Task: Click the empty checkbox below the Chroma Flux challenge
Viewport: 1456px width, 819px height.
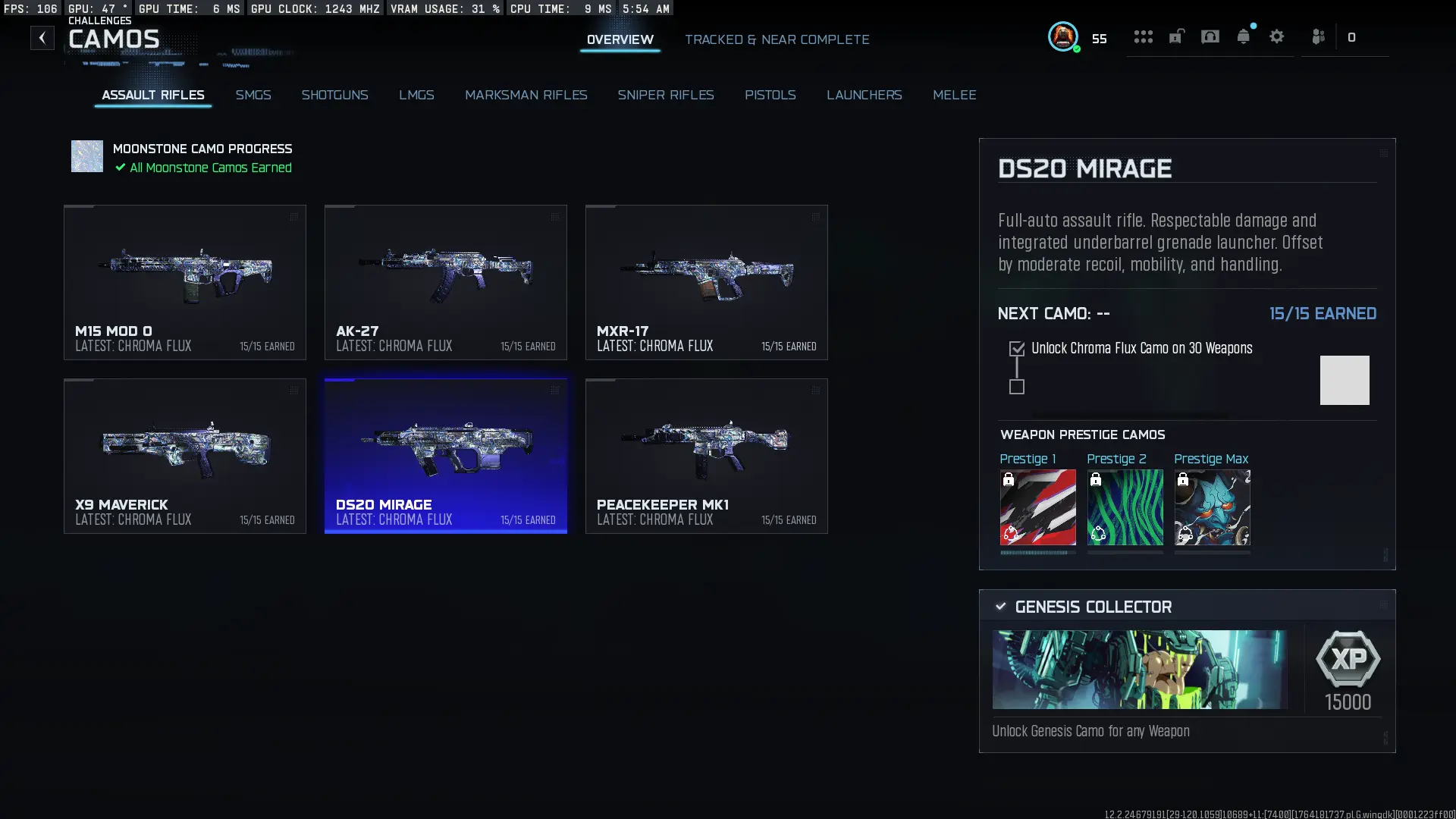Action: [x=1017, y=388]
